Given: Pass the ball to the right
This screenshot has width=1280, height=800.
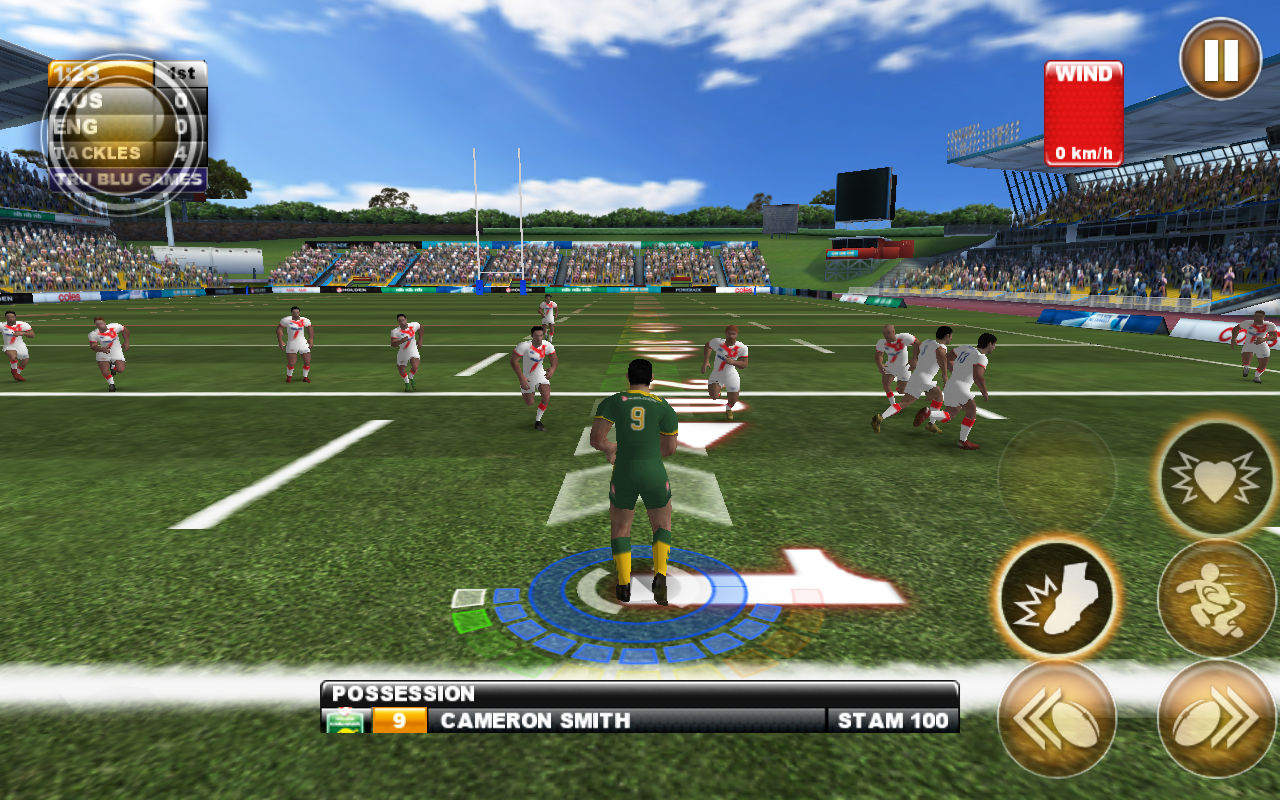Looking at the screenshot, I should 1216,718.
